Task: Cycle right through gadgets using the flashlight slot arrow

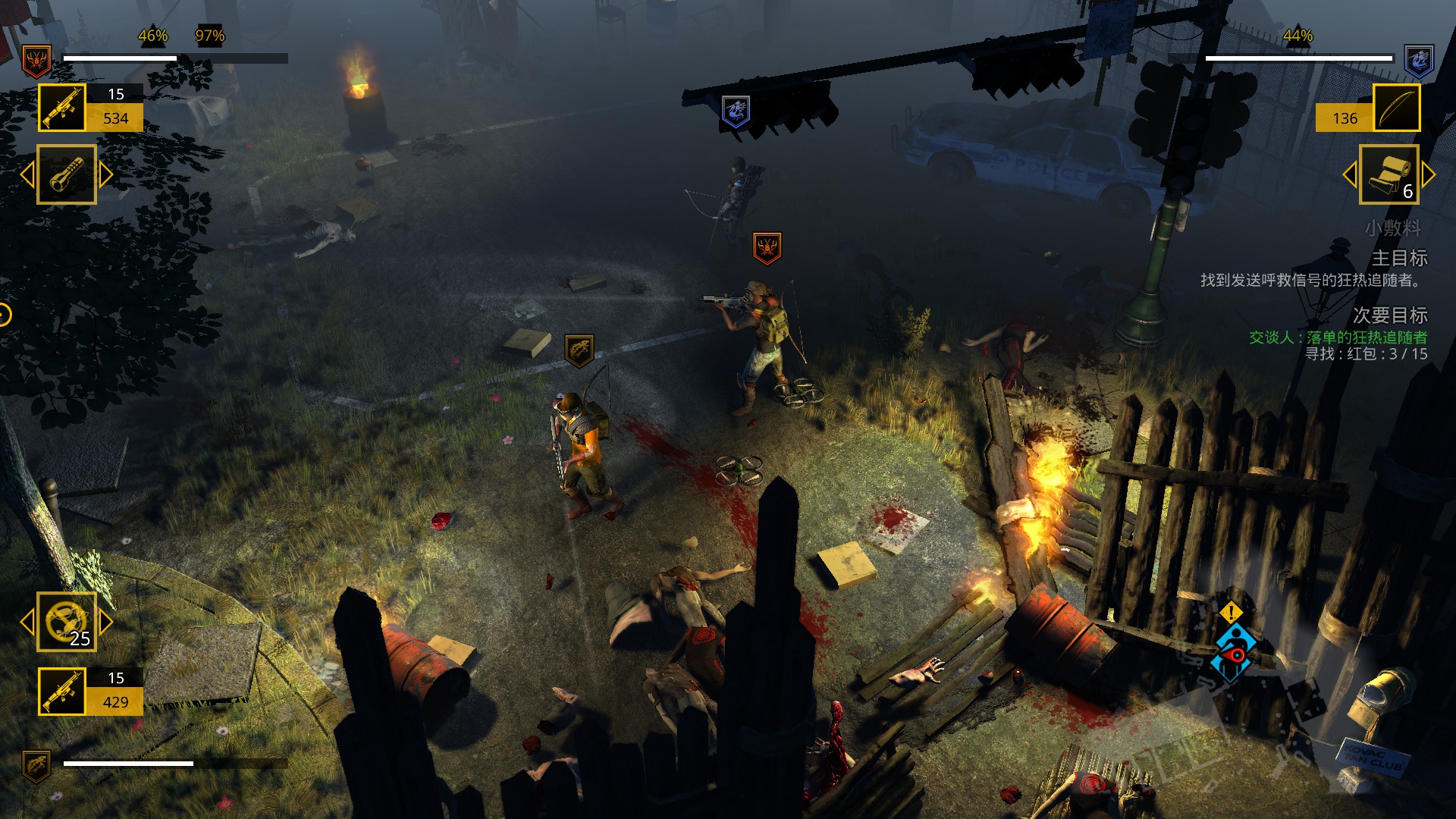Action: coord(104,173)
